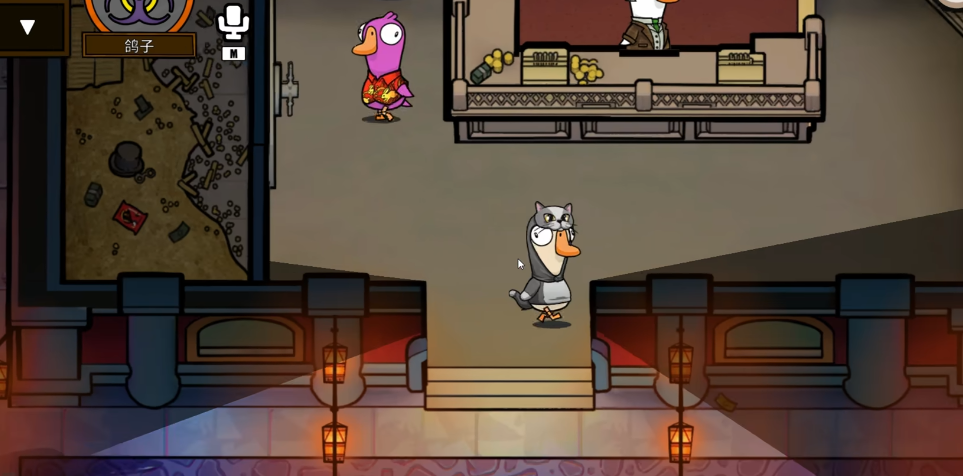Toggle the microphone voice chat icon

233,22
